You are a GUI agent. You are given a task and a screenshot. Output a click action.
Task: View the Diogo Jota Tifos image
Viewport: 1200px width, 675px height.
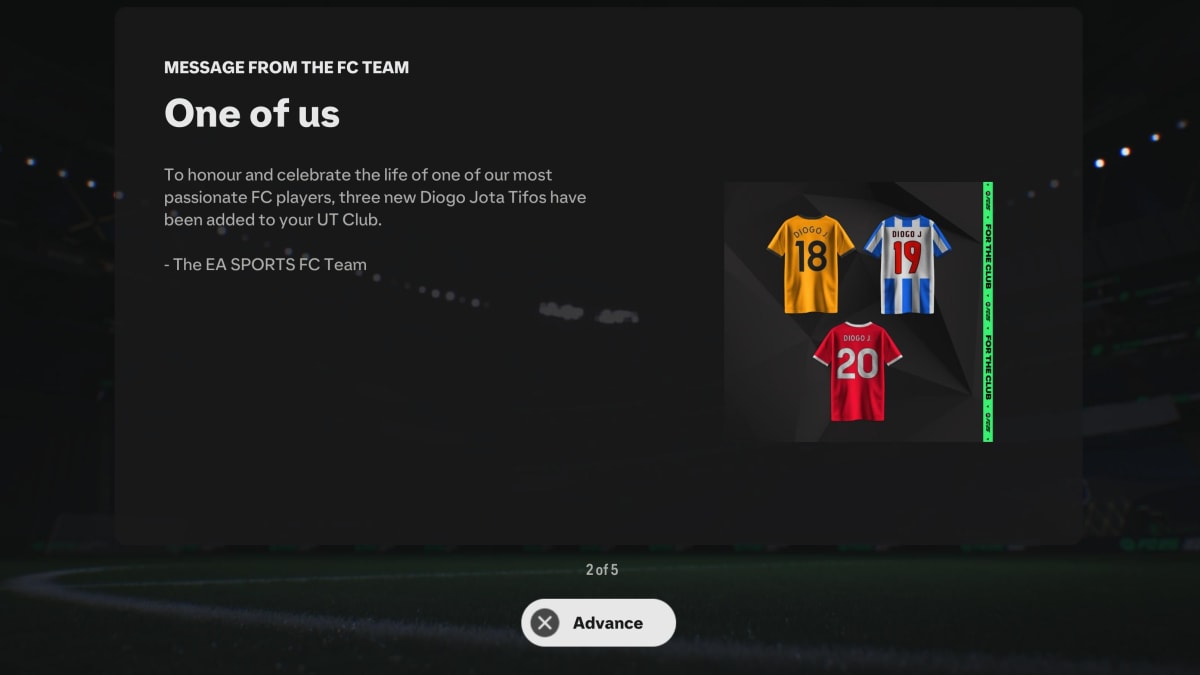pos(858,312)
